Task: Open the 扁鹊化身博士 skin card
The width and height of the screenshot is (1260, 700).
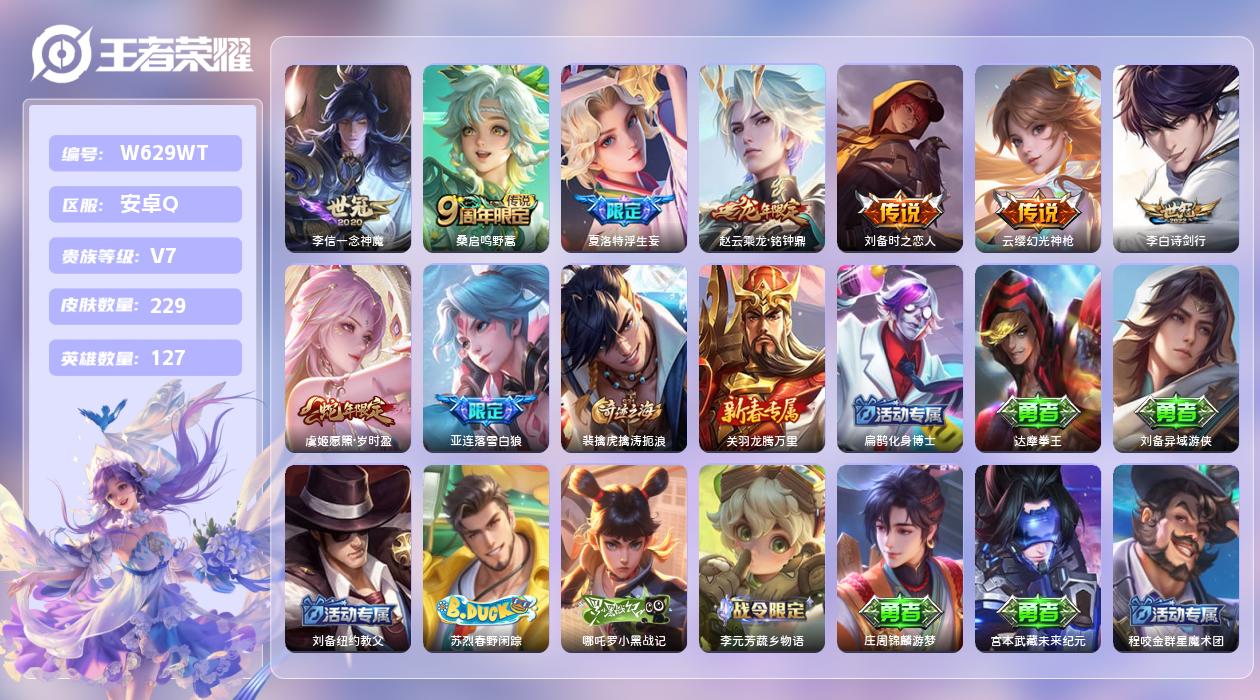Action: click(900, 358)
